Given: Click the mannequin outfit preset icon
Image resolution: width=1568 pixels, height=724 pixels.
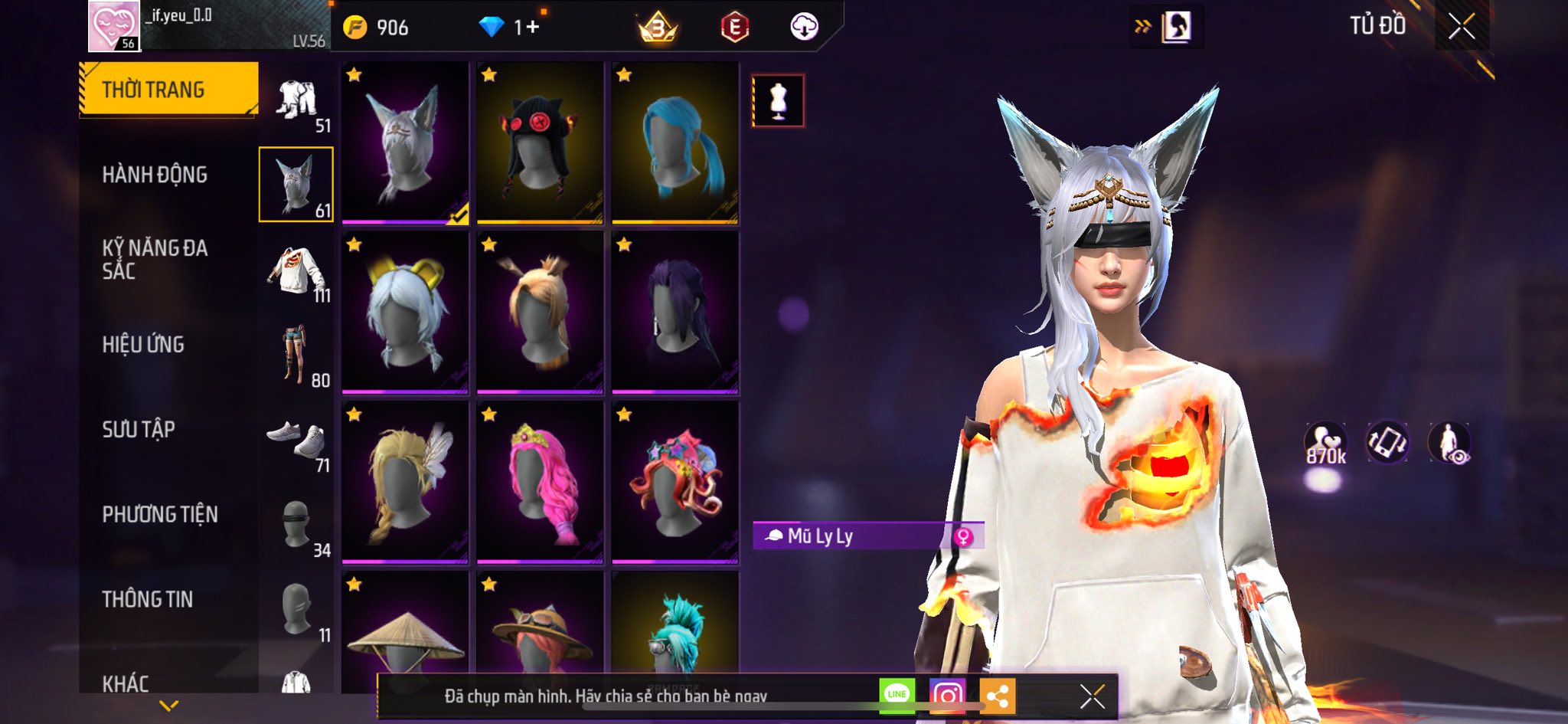Looking at the screenshot, I should [778, 100].
